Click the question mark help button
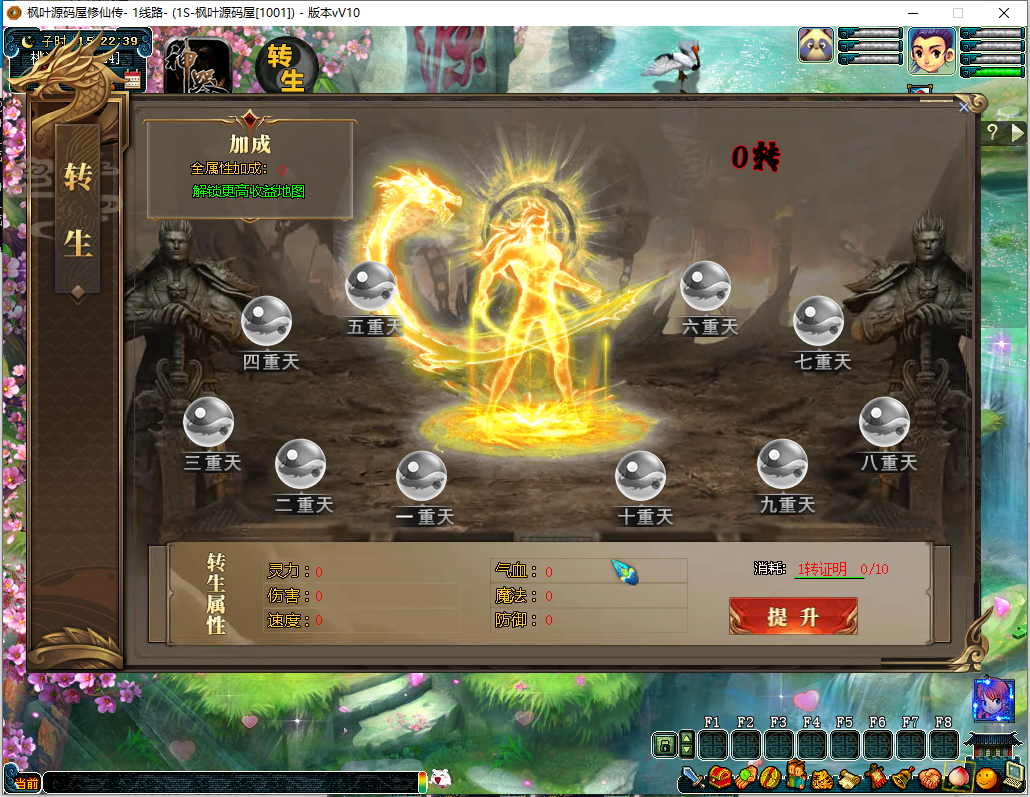Image resolution: width=1030 pixels, height=797 pixels. 992,131
